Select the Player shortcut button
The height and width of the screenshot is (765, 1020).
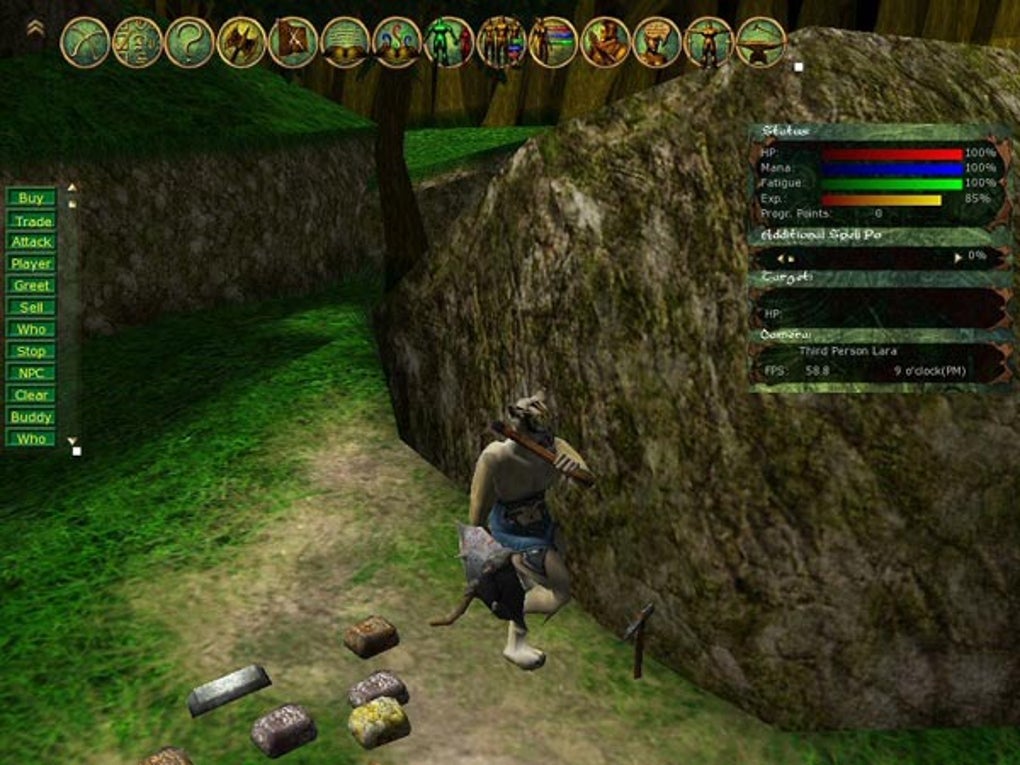pyautogui.click(x=31, y=264)
